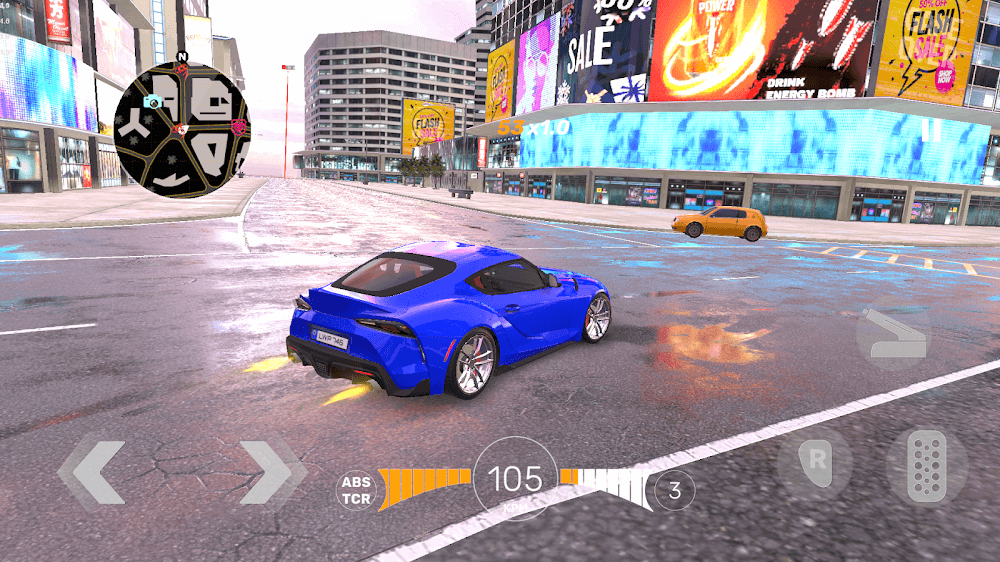Image resolution: width=1000 pixels, height=562 pixels.
Task: Pause the game
Action: coord(931,130)
